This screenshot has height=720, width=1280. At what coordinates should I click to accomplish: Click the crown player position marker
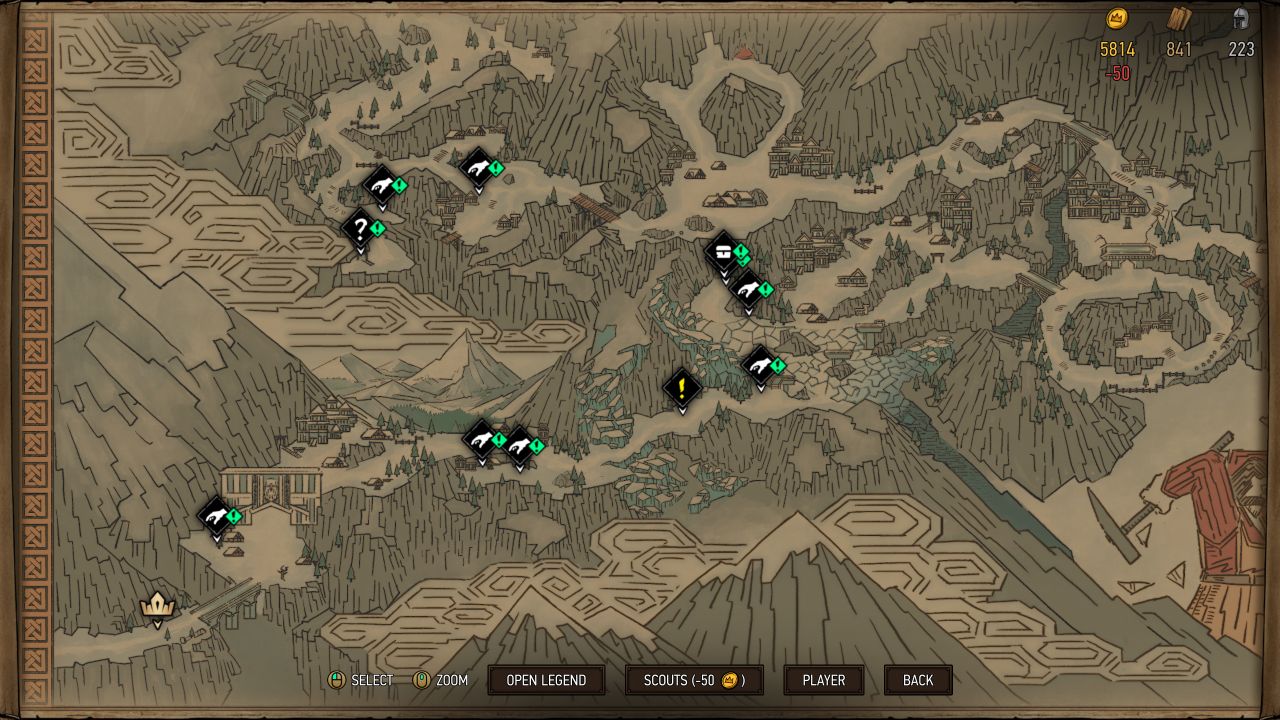coord(157,605)
